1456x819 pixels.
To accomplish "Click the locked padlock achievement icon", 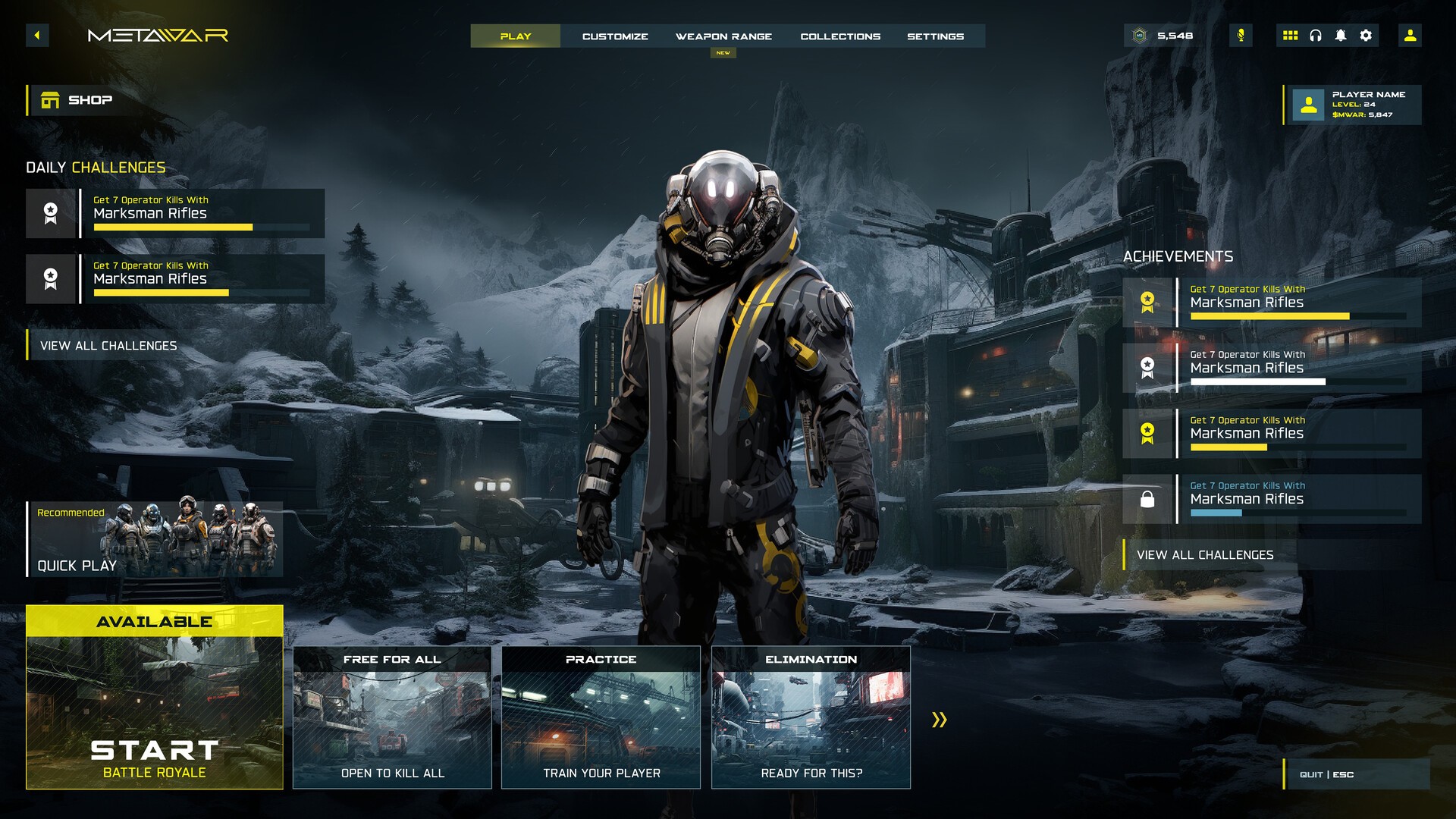I will click(x=1147, y=500).
